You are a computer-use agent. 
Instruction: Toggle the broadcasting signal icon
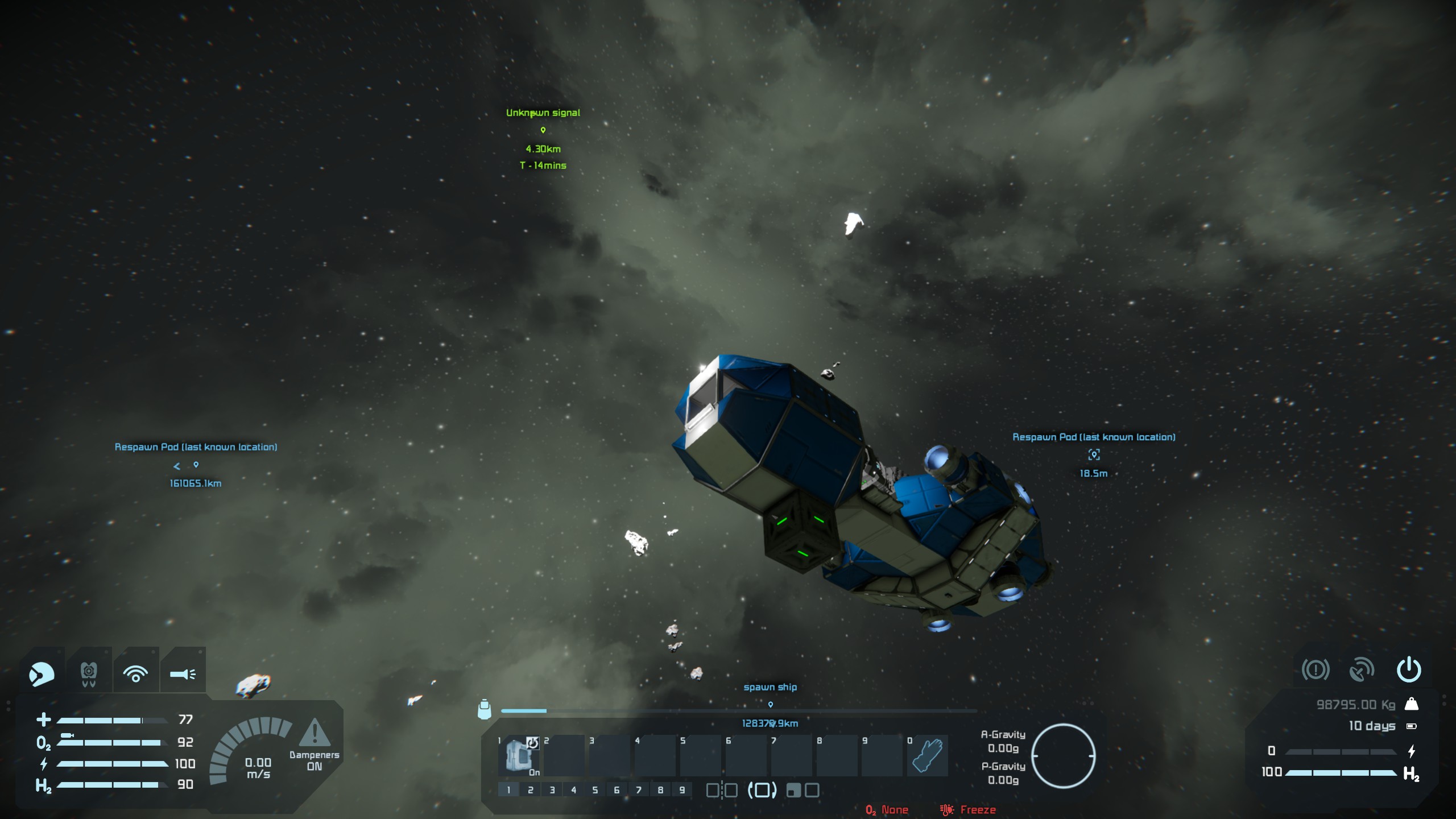tap(135, 674)
